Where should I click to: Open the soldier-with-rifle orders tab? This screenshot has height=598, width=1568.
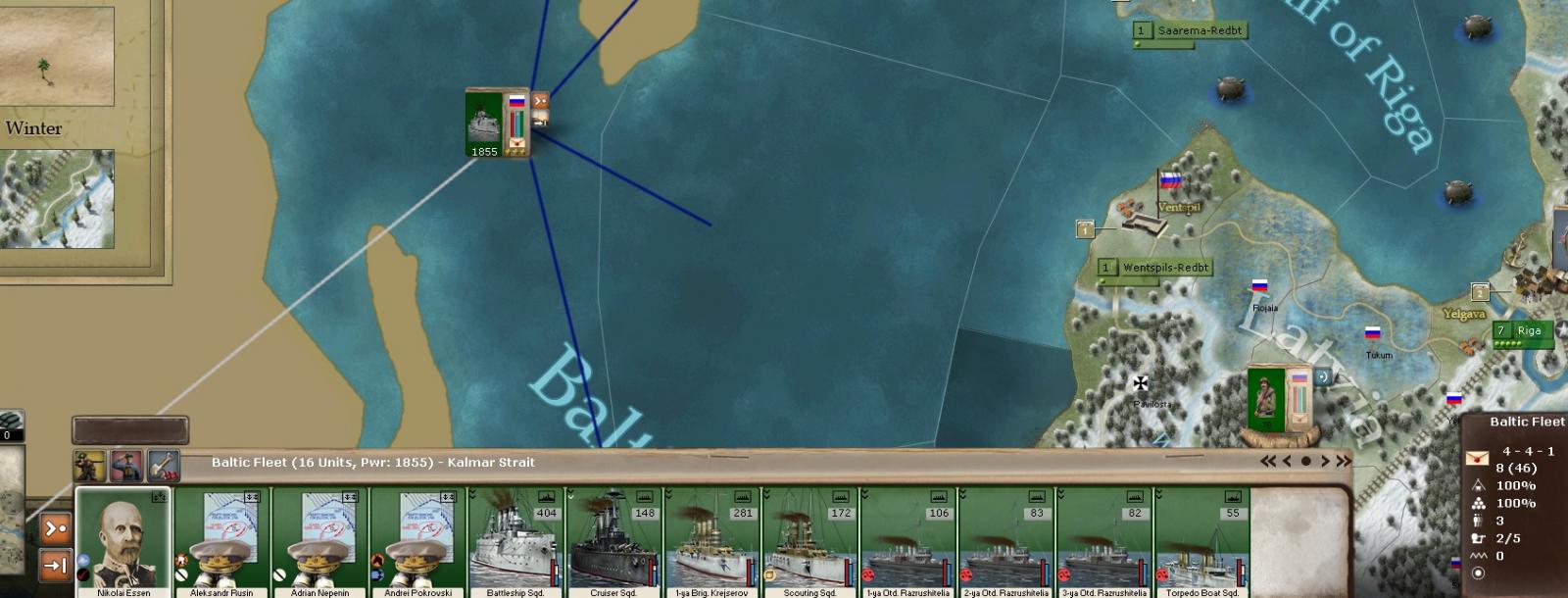pos(90,466)
